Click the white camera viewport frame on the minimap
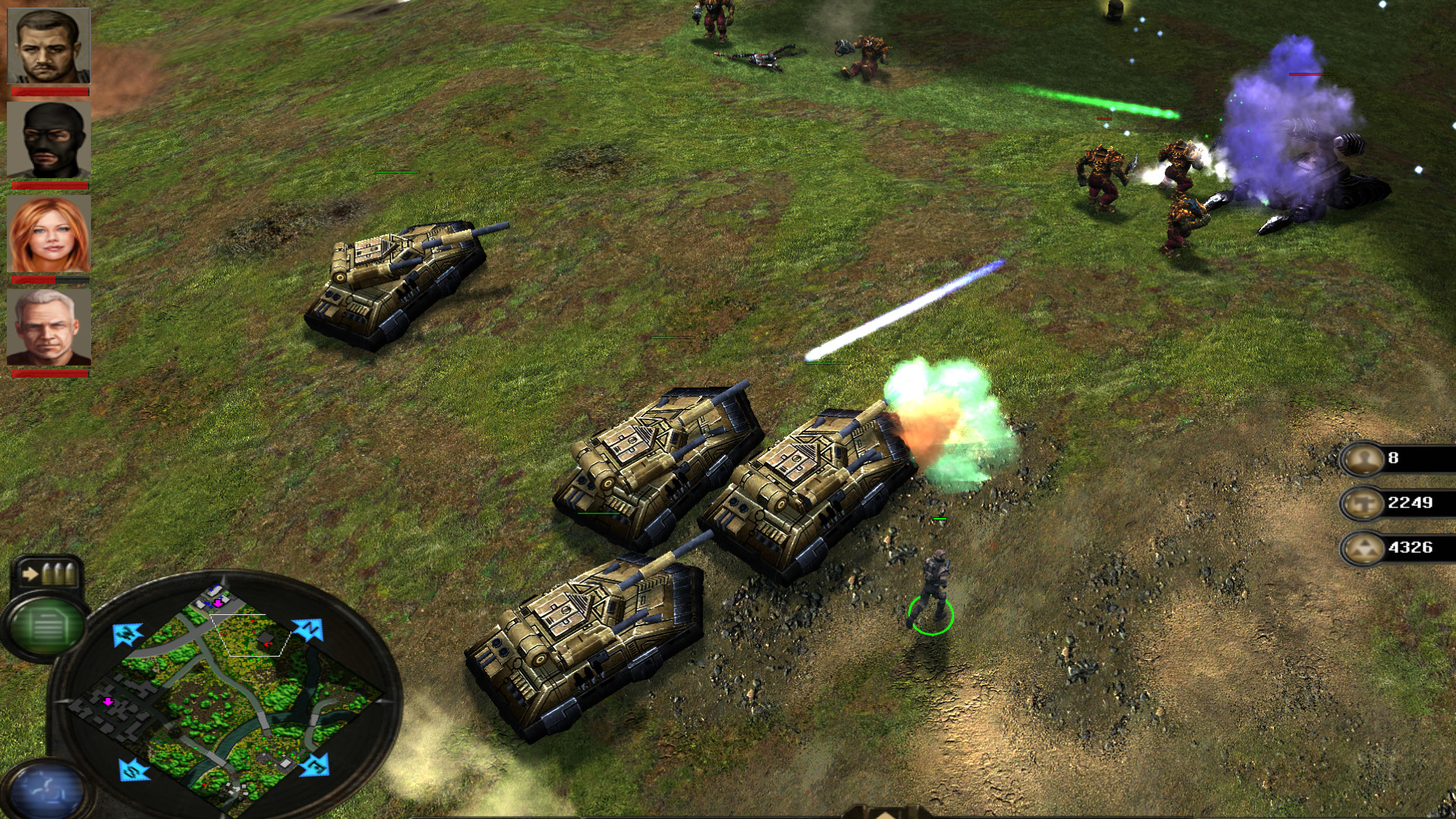Image resolution: width=1456 pixels, height=819 pixels. pos(246,635)
